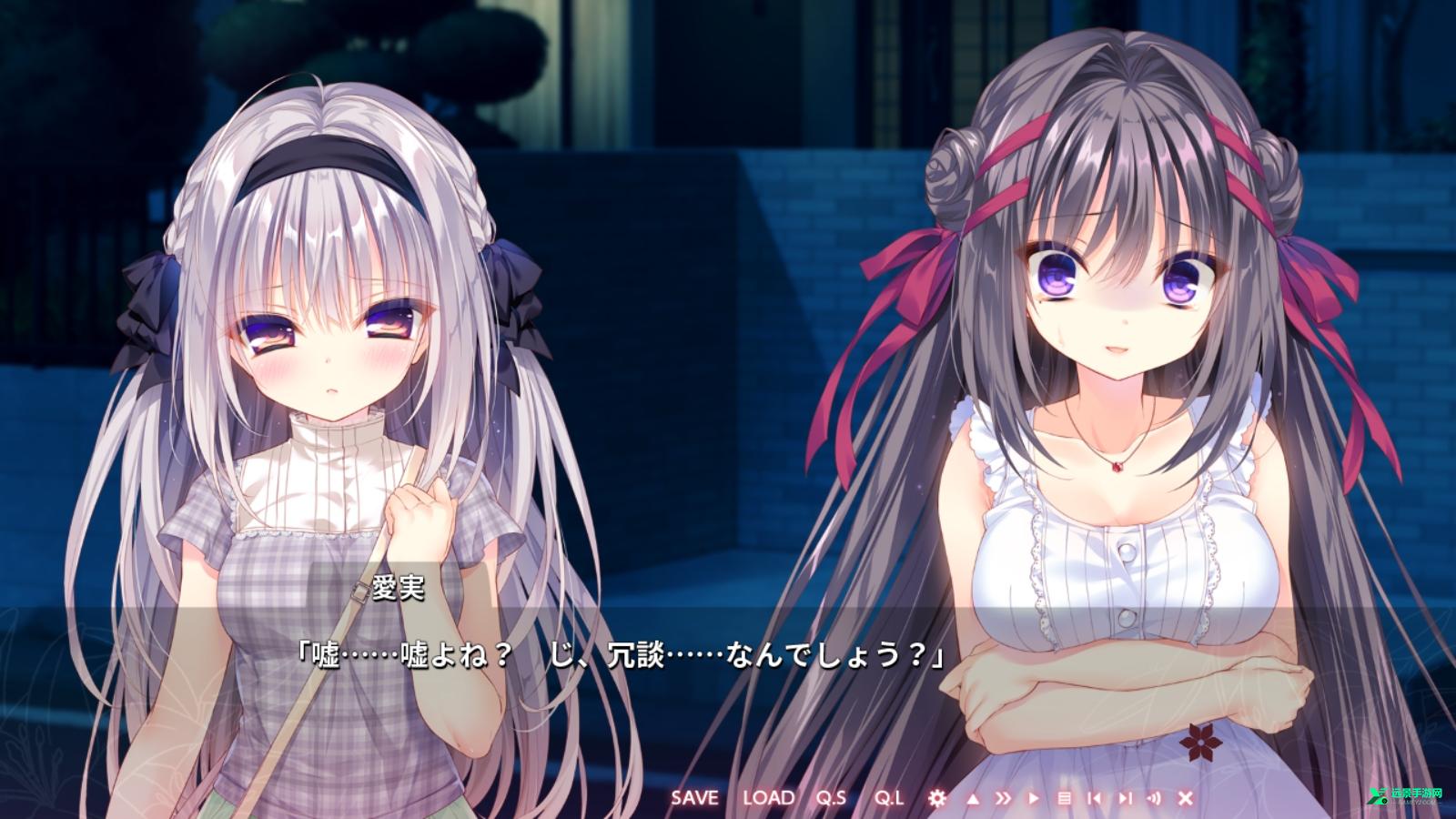Viewport: 1456px width, 819px height.
Task: Open the settings via the gear icon
Action: (937, 798)
